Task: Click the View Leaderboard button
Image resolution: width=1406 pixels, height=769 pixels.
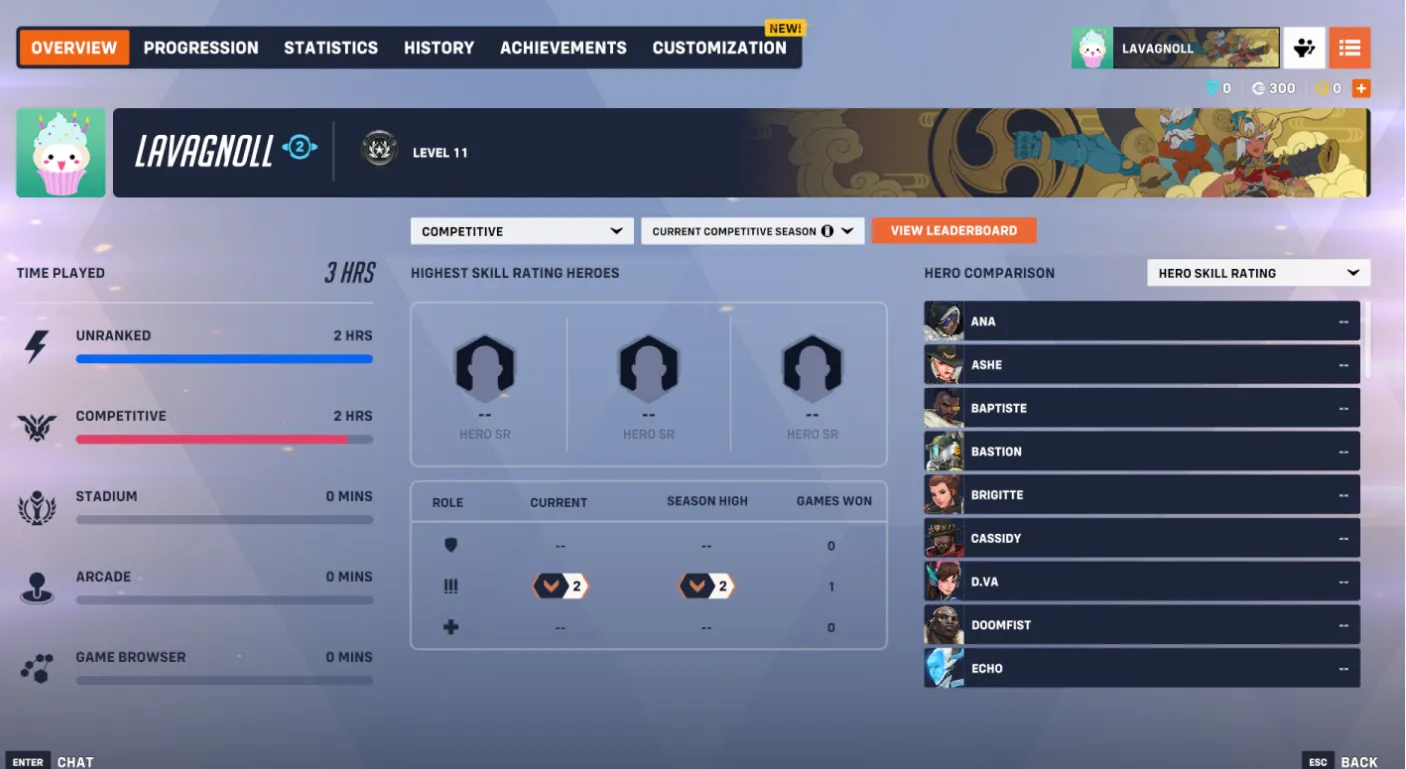Action: (953, 230)
